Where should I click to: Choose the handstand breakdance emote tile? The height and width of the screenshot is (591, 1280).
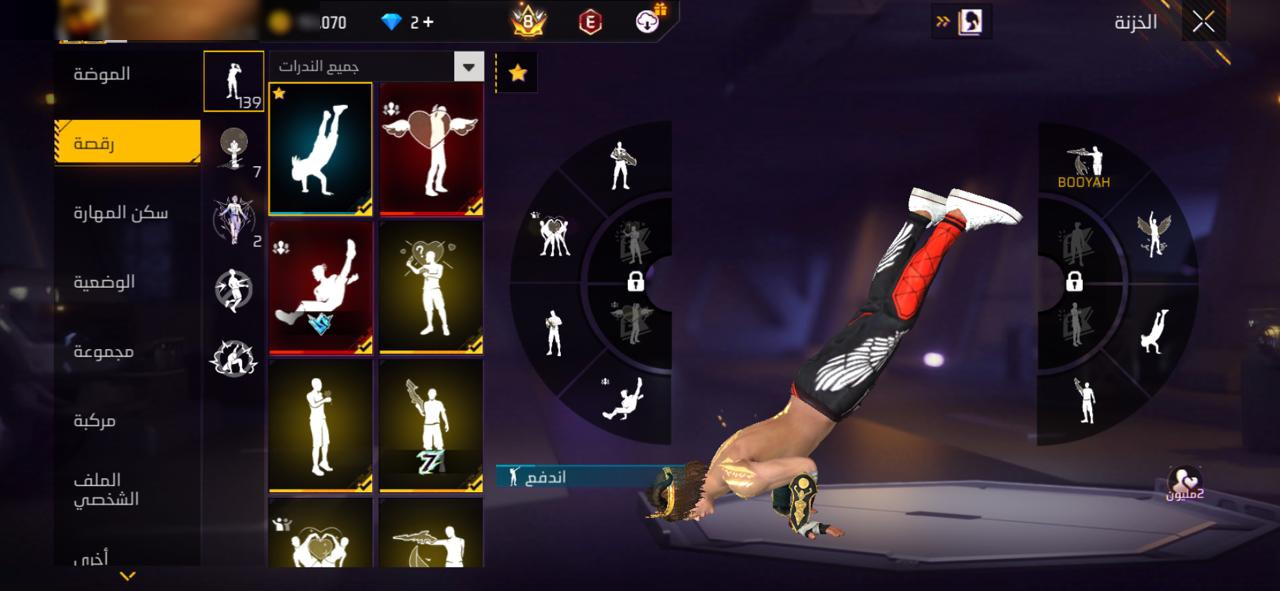tap(321, 148)
